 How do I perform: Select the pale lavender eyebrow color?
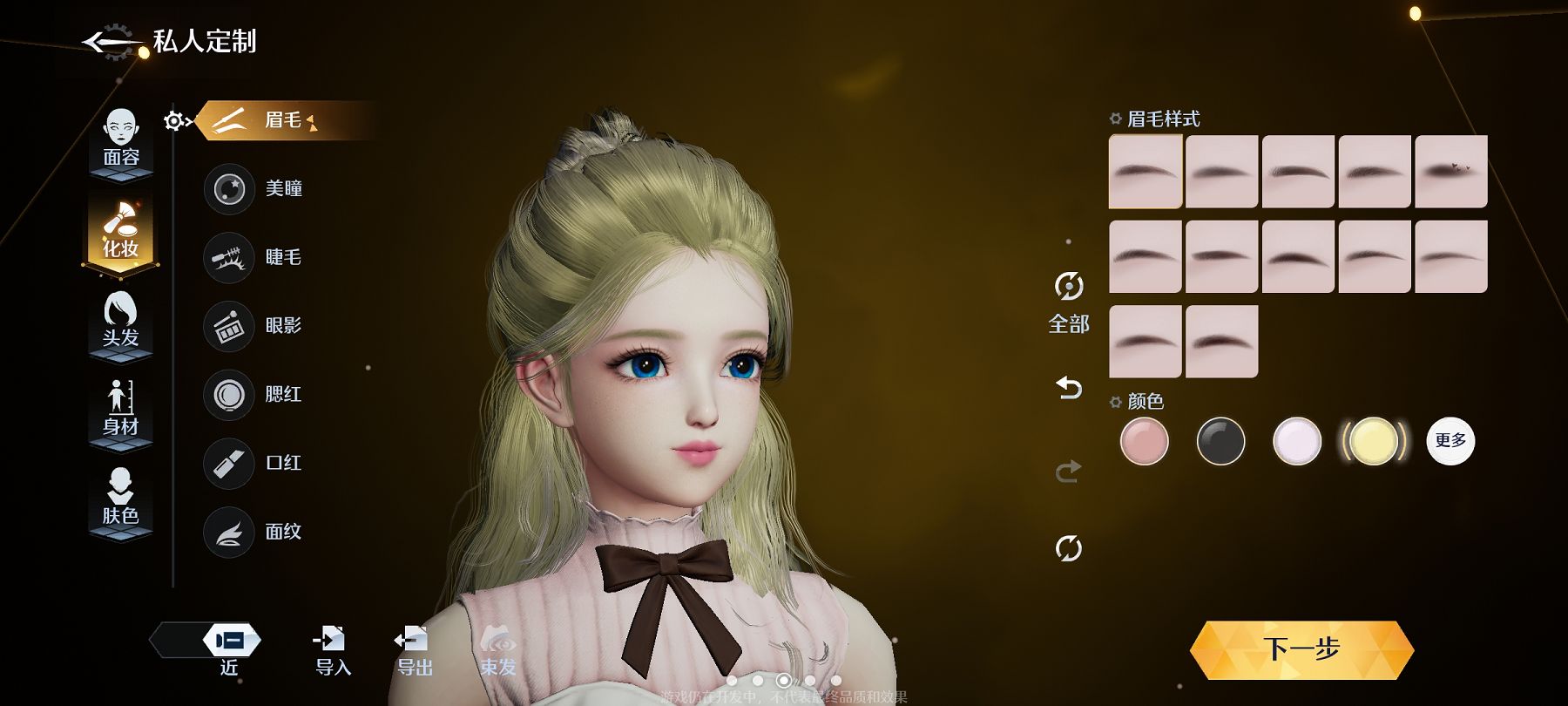coord(1297,441)
